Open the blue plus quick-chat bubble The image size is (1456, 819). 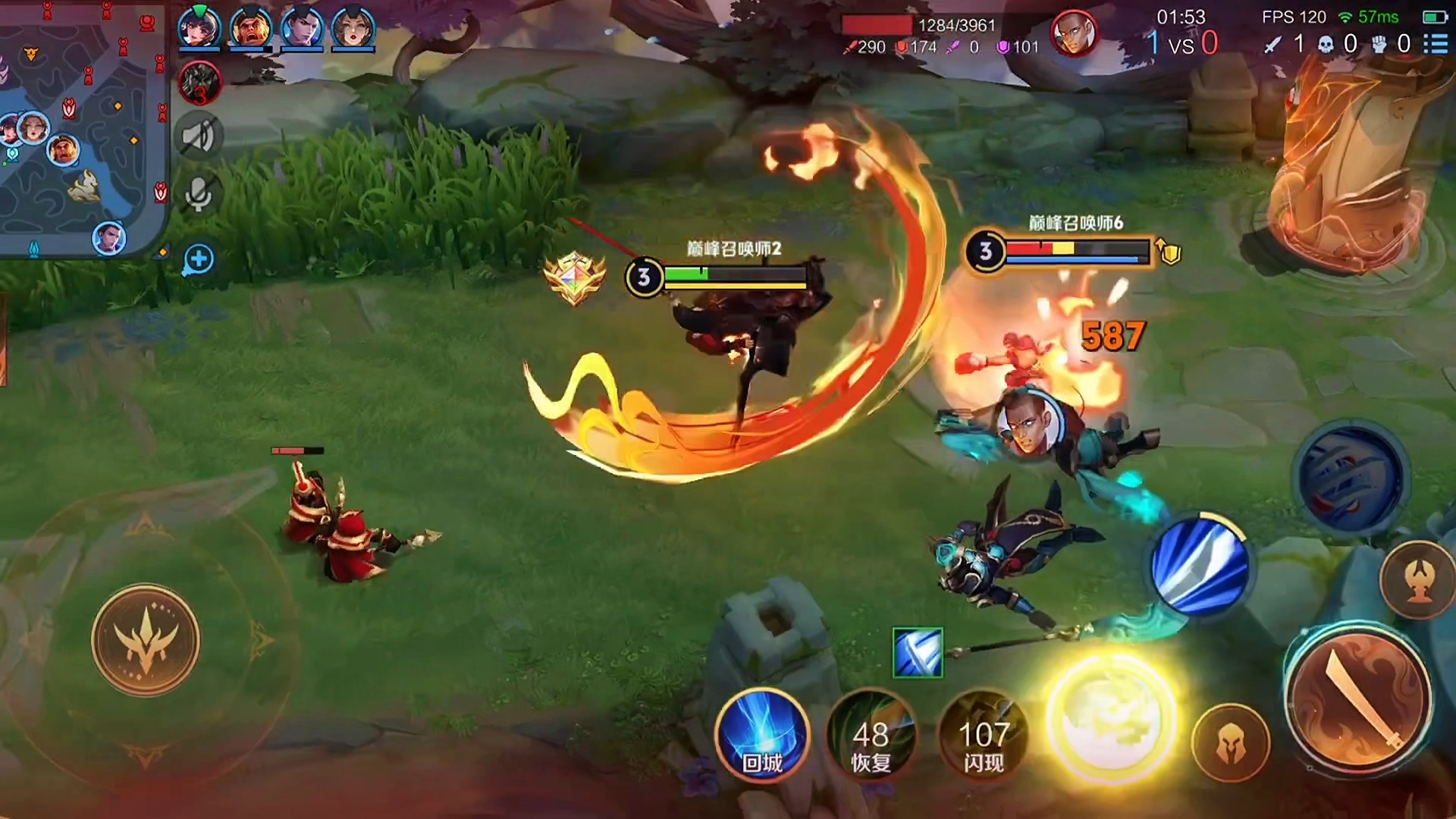click(199, 260)
